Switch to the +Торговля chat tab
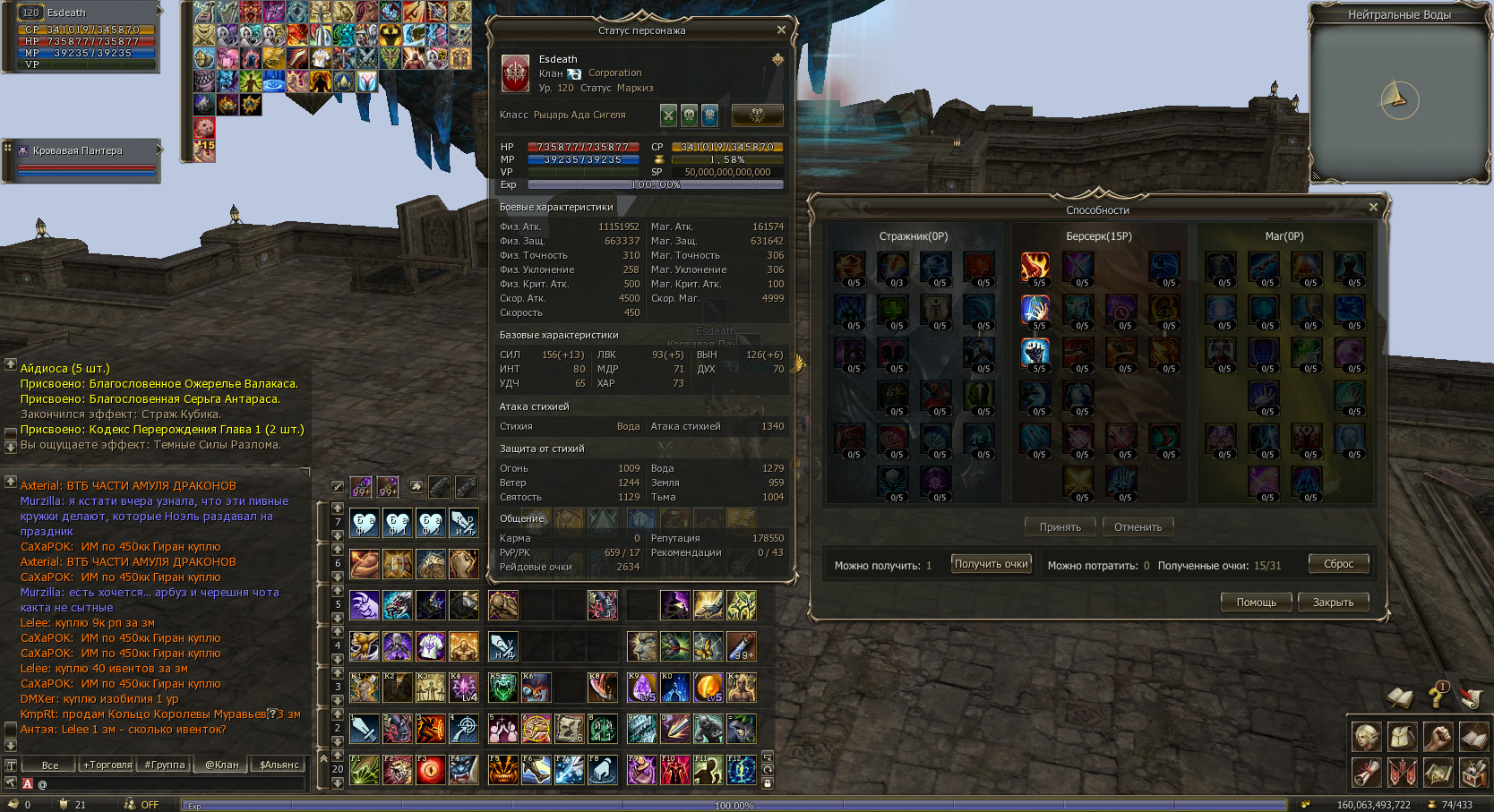This screenshot has width=1494, height=812. [x=107, y=765]
